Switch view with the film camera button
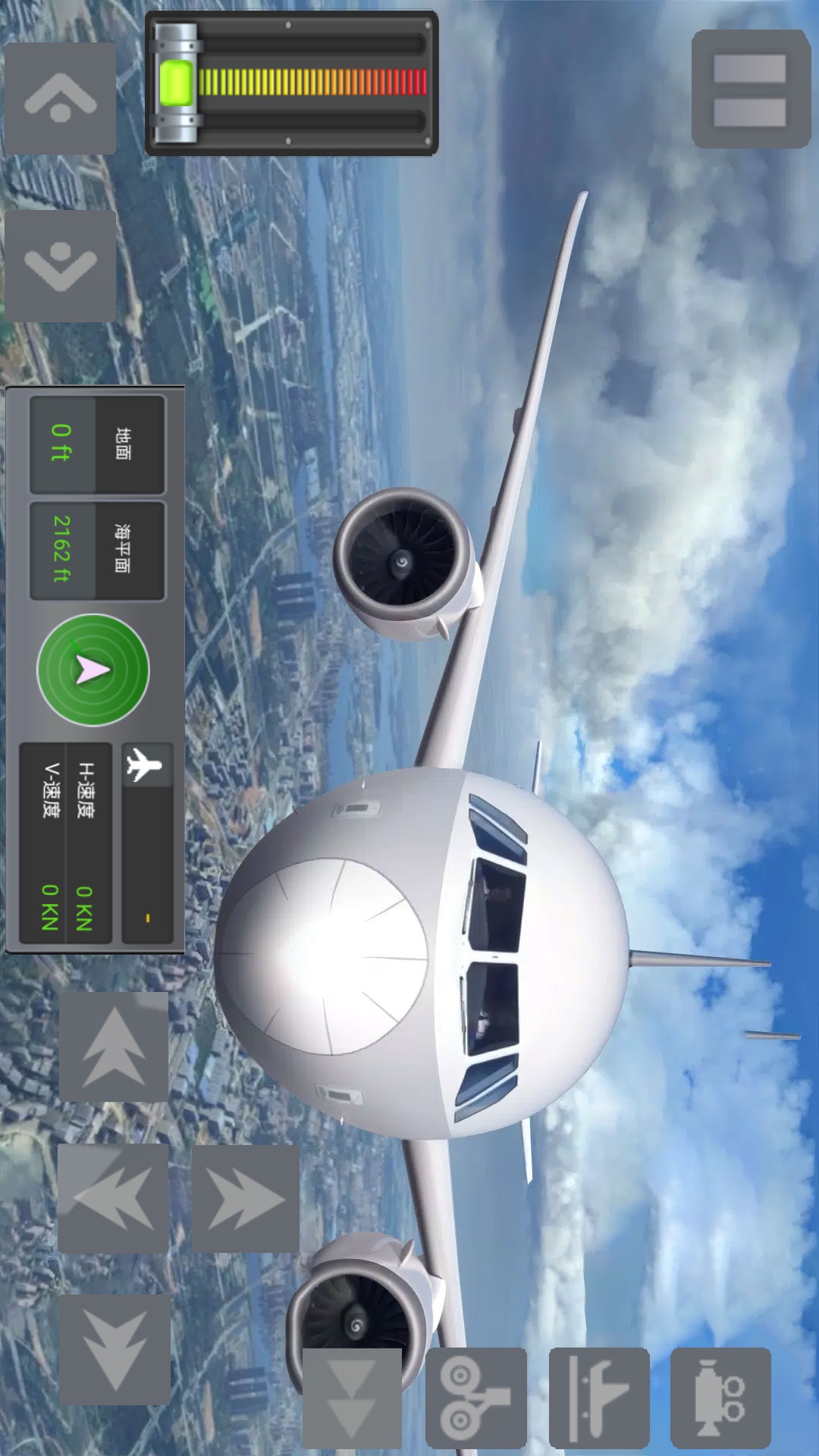 click(720, 1398)
